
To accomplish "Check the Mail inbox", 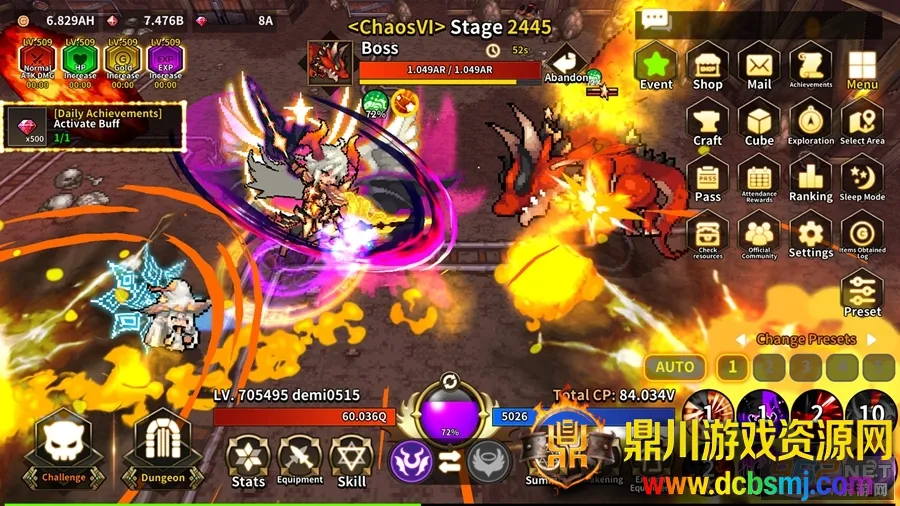I will [x=759, y=66].
